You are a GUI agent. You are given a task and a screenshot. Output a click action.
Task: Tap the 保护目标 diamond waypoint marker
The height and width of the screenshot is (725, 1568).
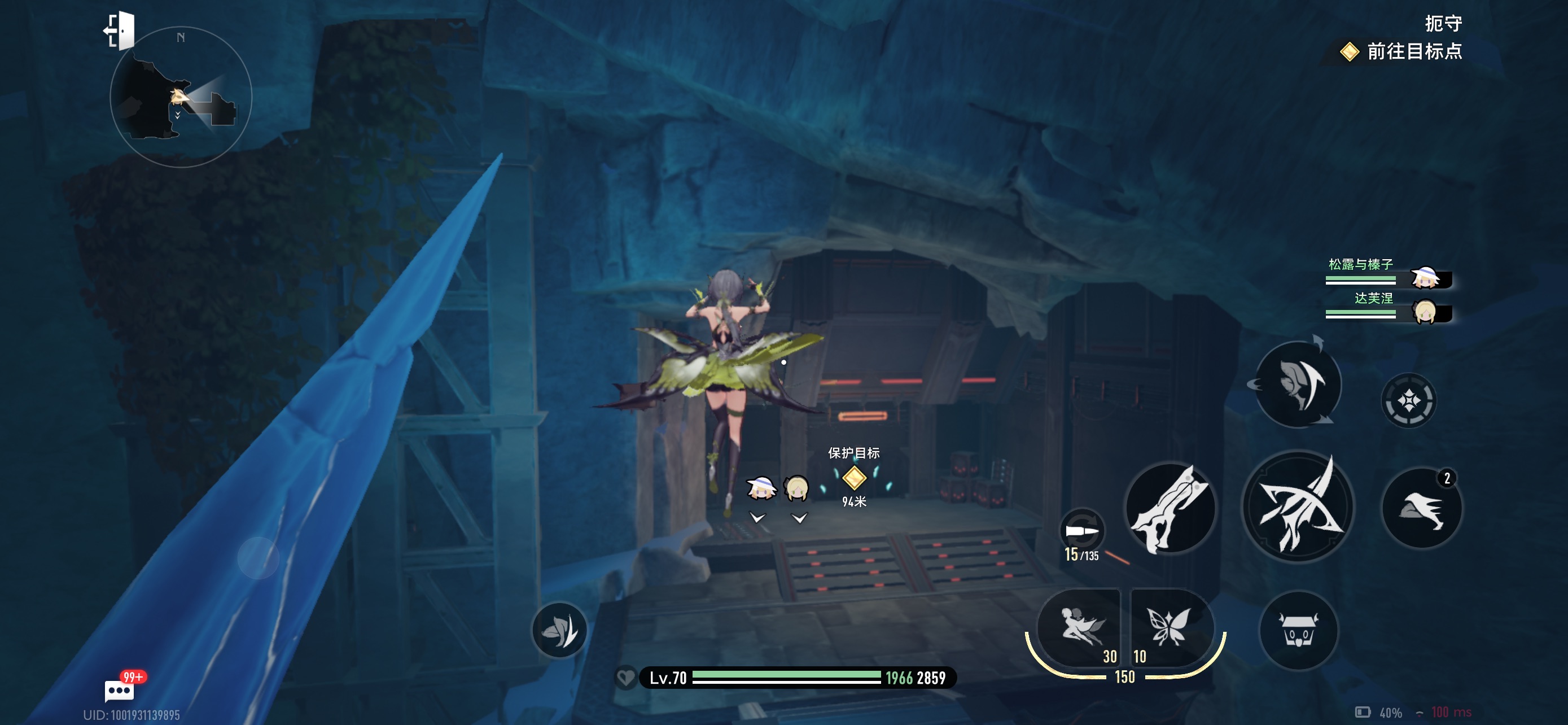coord(853,478)
